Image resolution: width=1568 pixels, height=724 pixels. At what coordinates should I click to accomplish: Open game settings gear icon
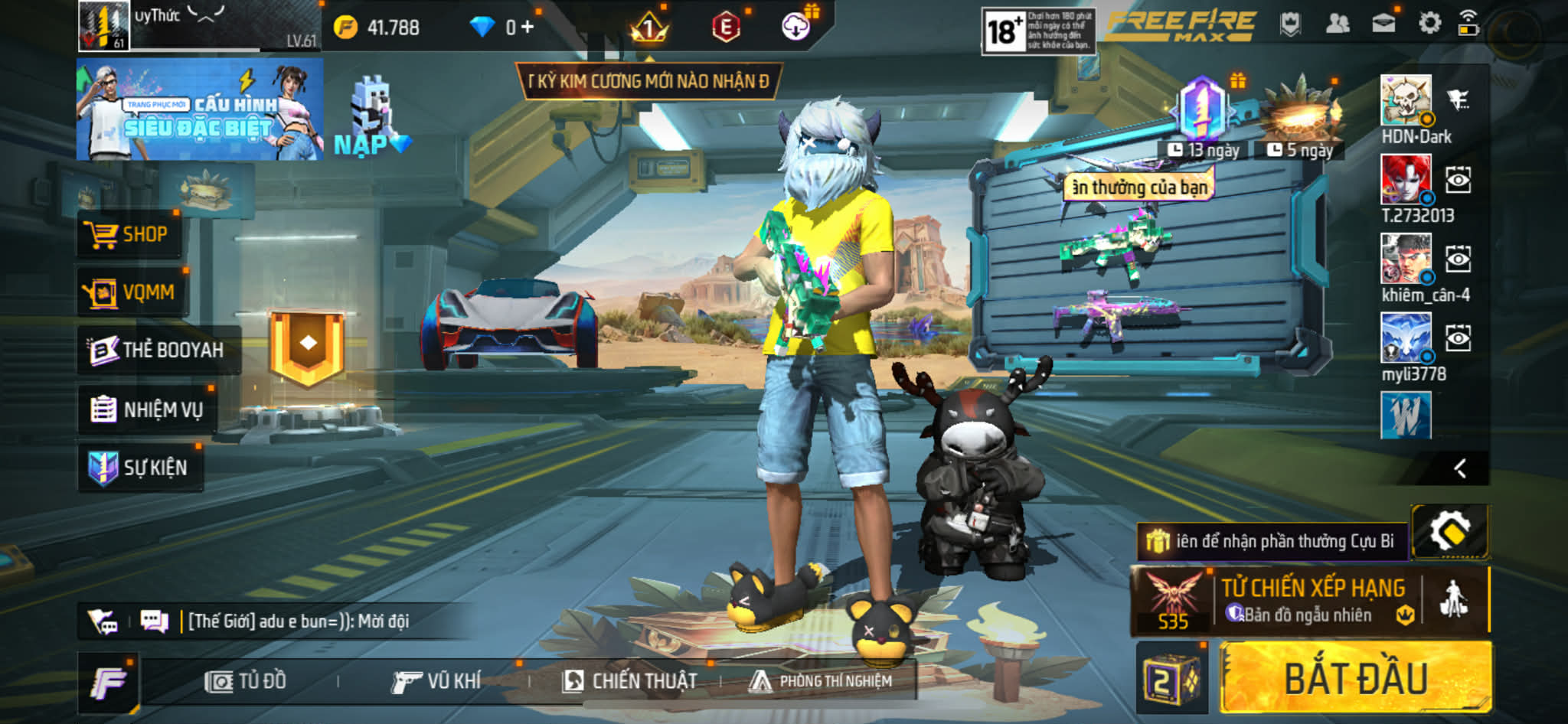pyautogui.click(x=1429, y=24)
